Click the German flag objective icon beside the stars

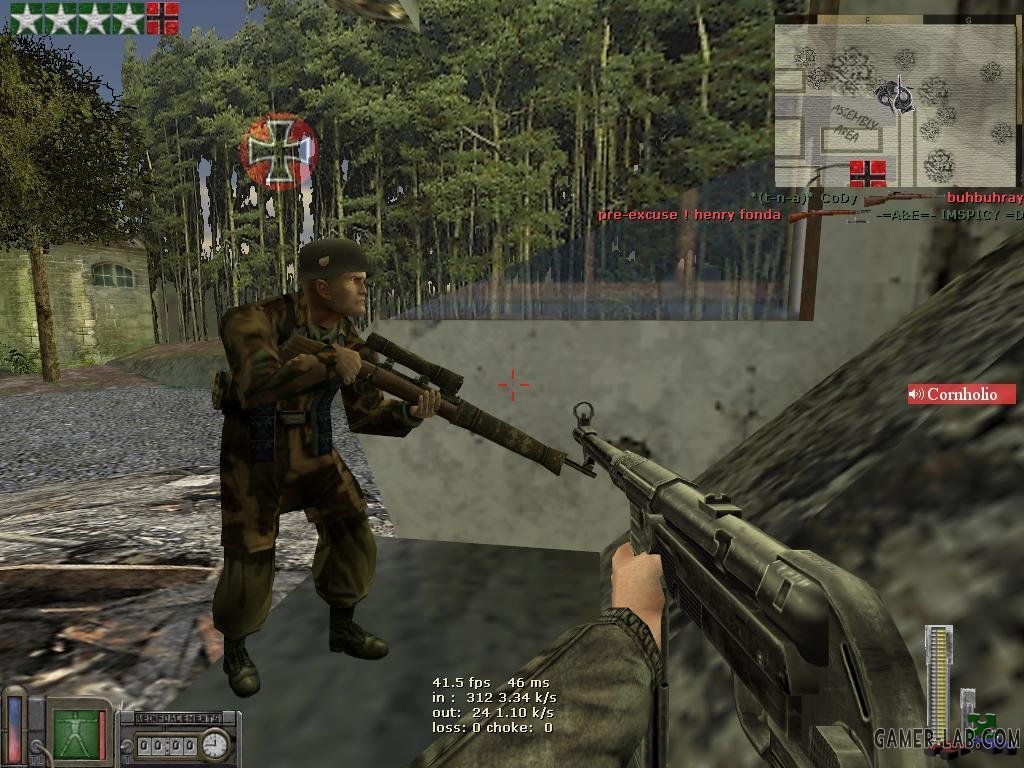(x=162, y=18)
